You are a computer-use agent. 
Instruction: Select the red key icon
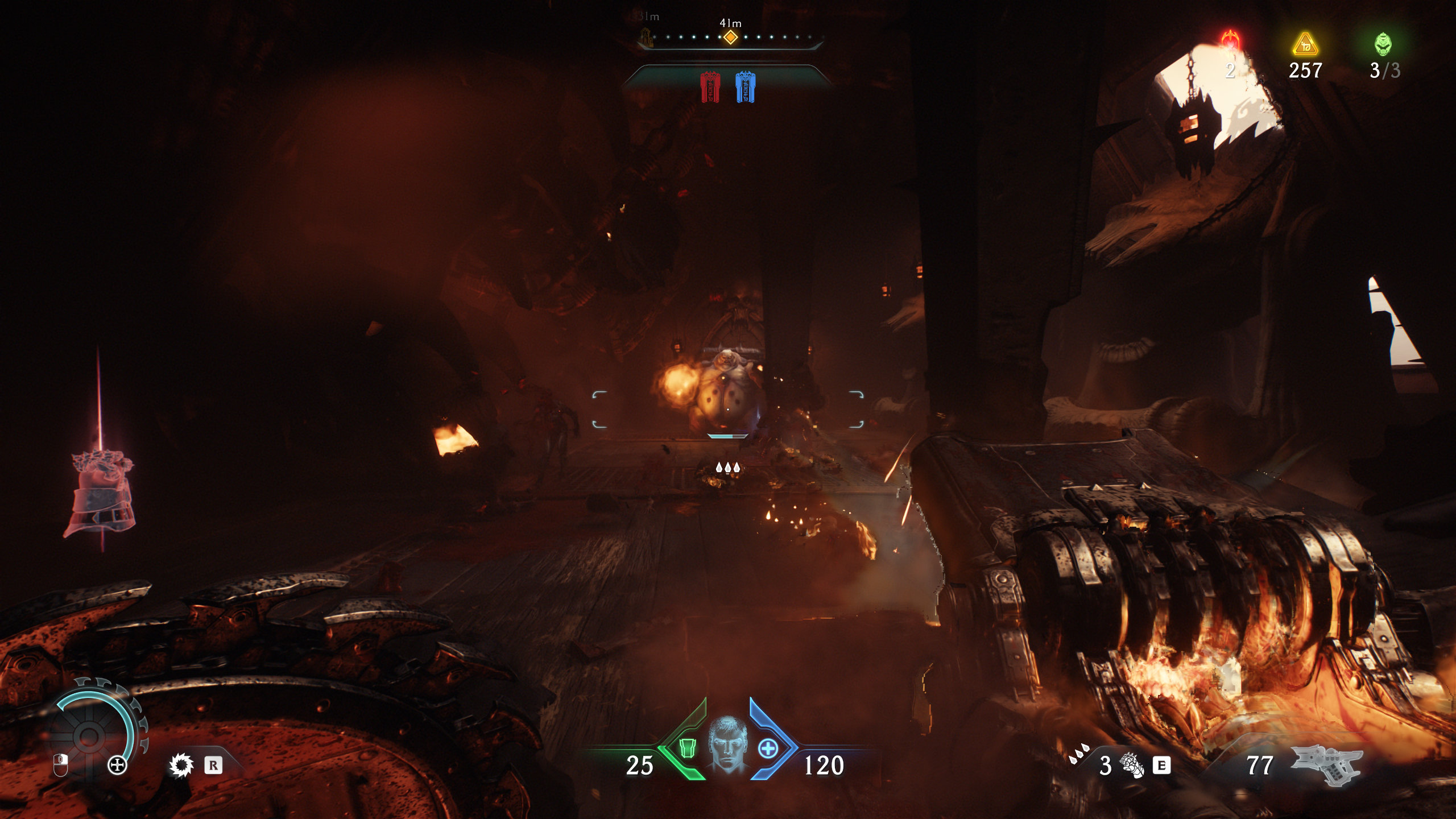[x=710, y=87]
